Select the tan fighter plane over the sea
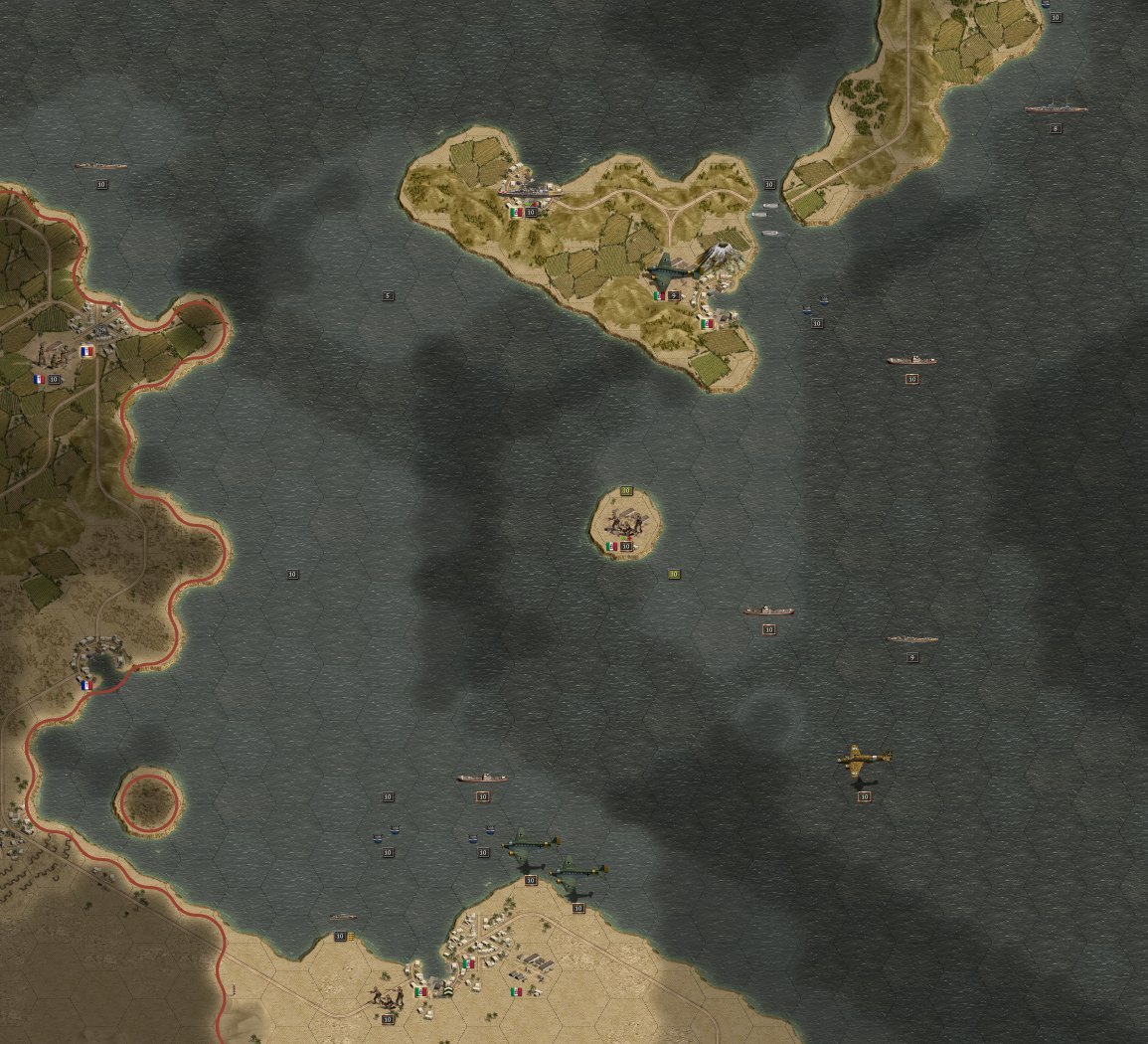 [863, 761]
